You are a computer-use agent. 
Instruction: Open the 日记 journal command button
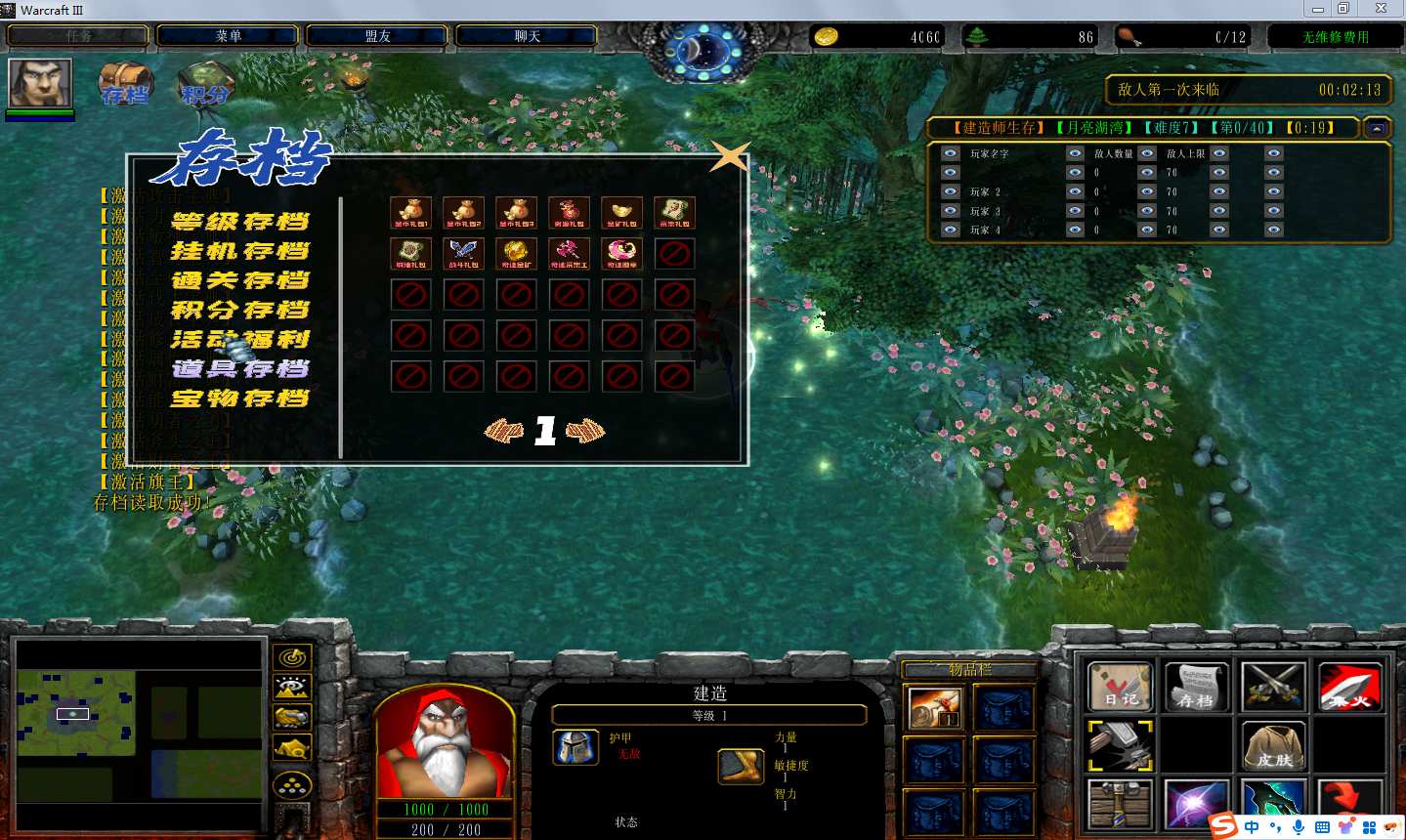(1121, 687)
